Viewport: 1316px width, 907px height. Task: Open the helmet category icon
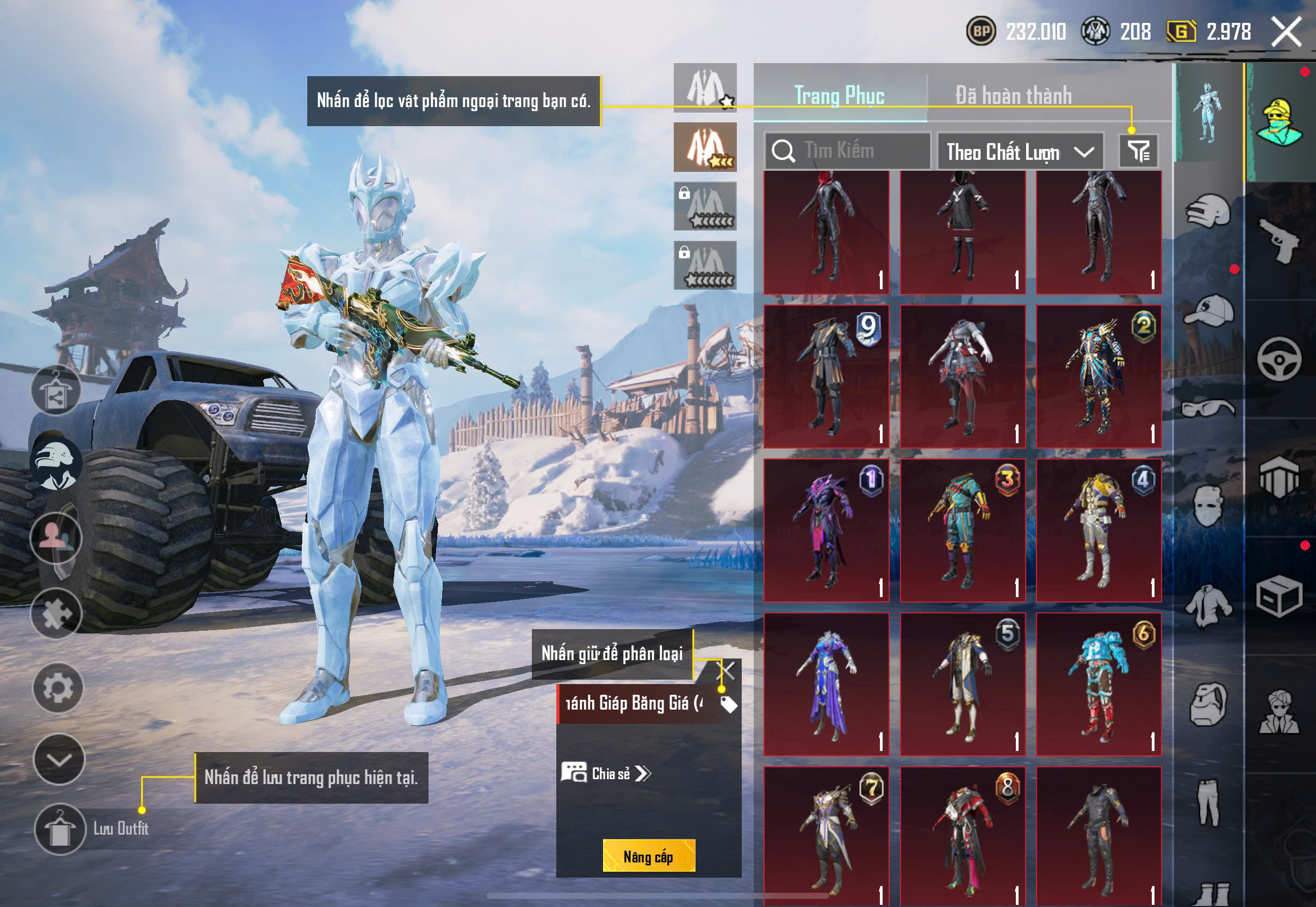click(x=1209, y=212)
